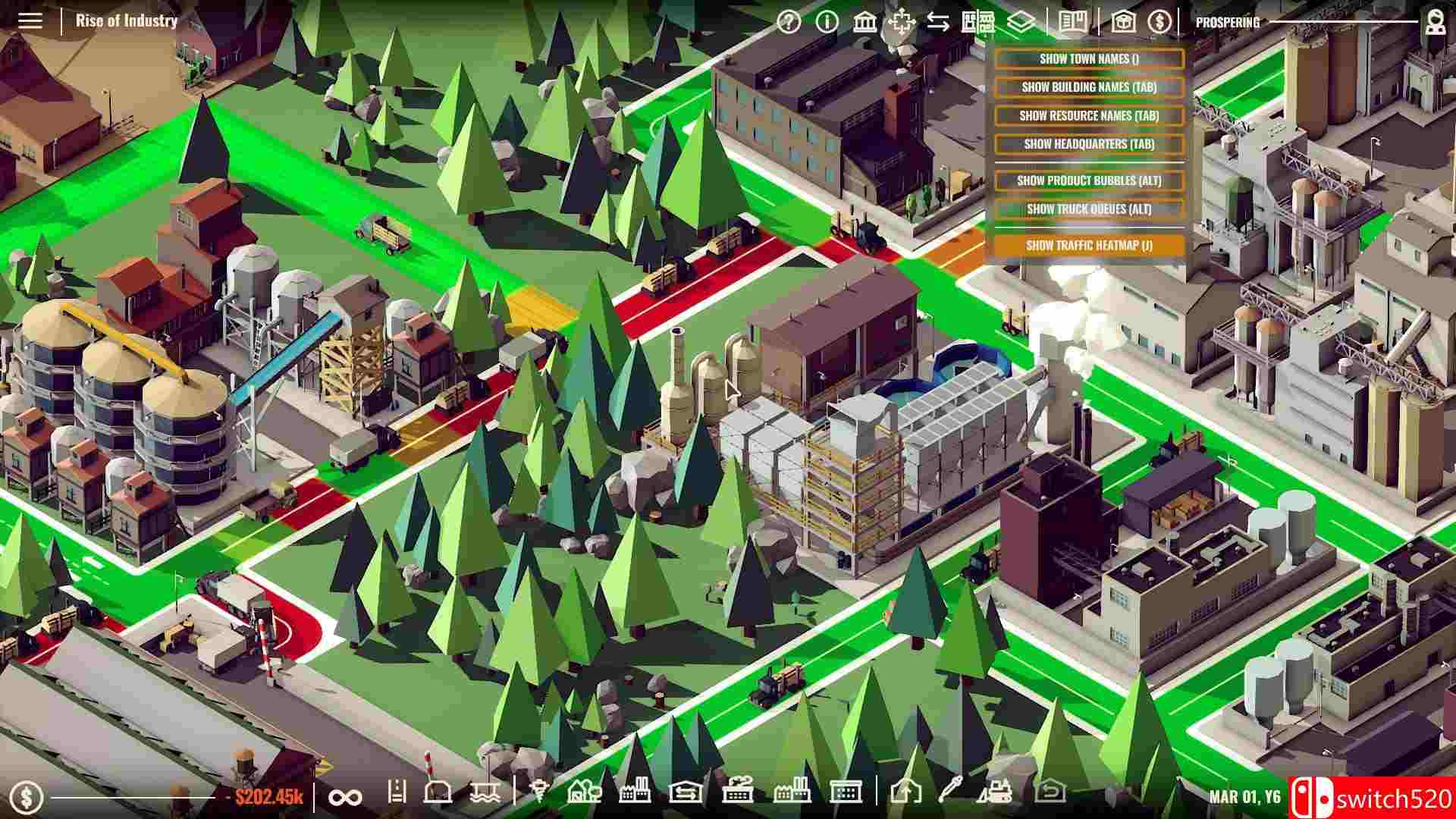Select the factory construction icon
Viewport: 1456px width, 819px height.
click(635, 796)
